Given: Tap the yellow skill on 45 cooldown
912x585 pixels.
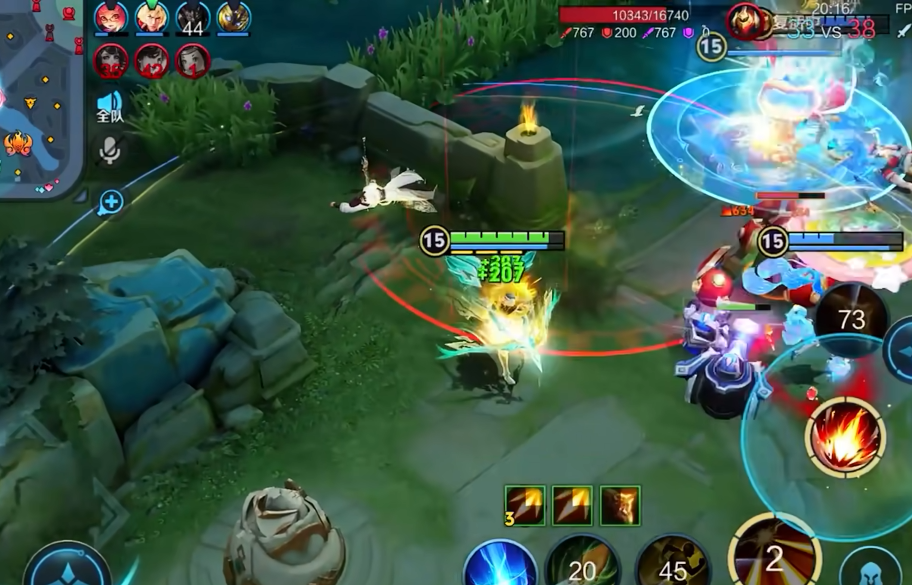Looking at the screenshot, I should [x=673, y=565].
